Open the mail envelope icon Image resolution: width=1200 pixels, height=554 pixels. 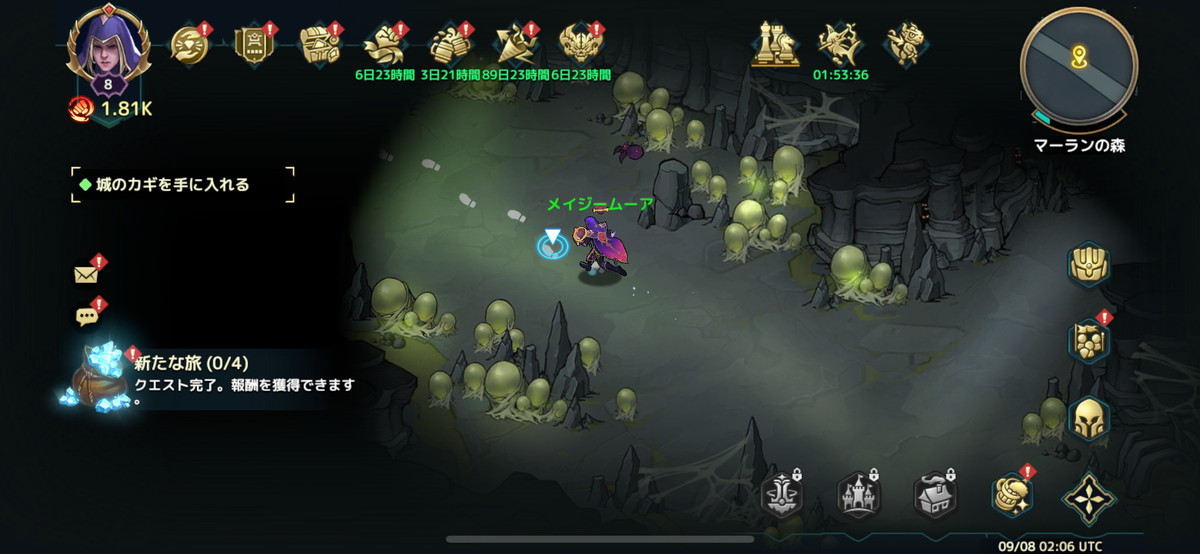(x=87, y=274)
